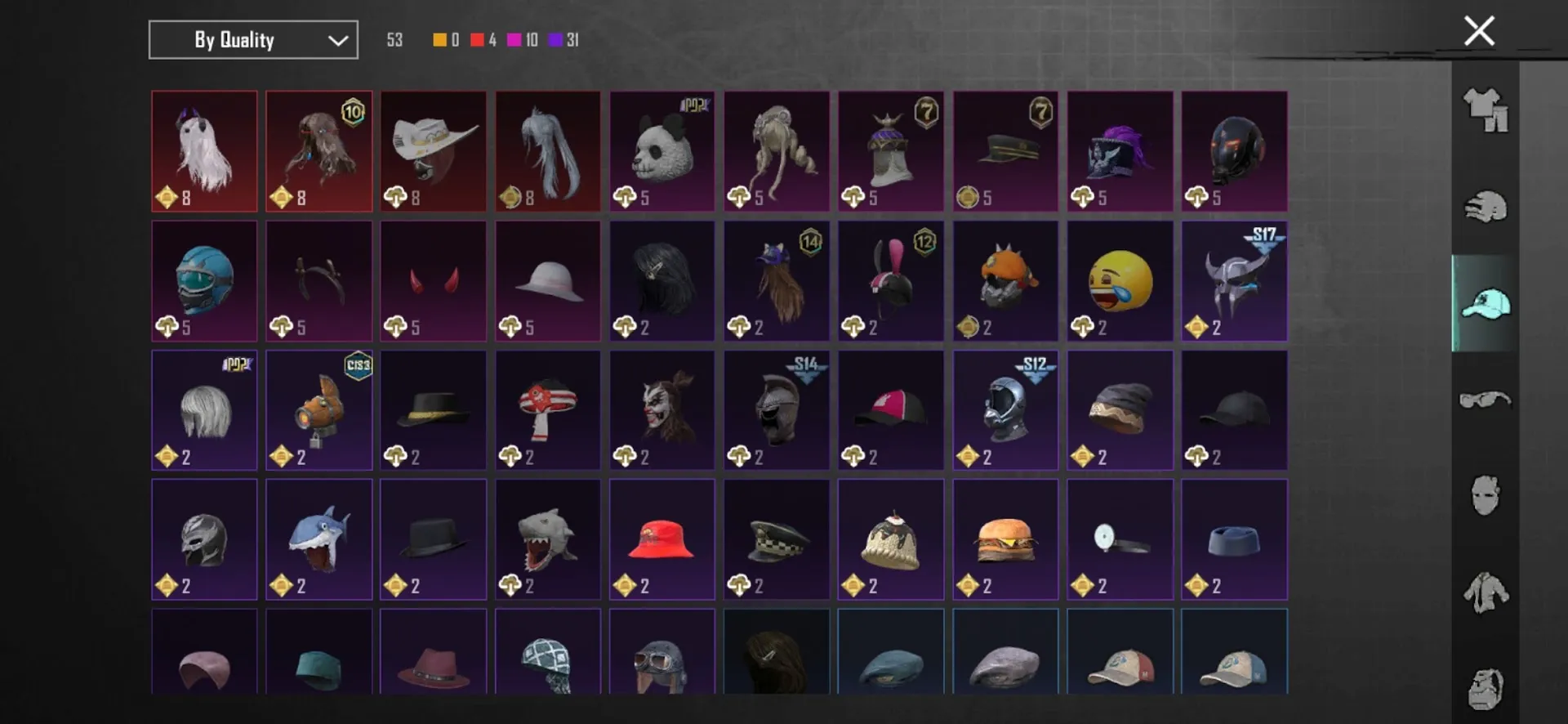This screenshot has height=724, width=1568.
Task: Select the laughing emoji helmet
Action: (x=1120, y=281)
